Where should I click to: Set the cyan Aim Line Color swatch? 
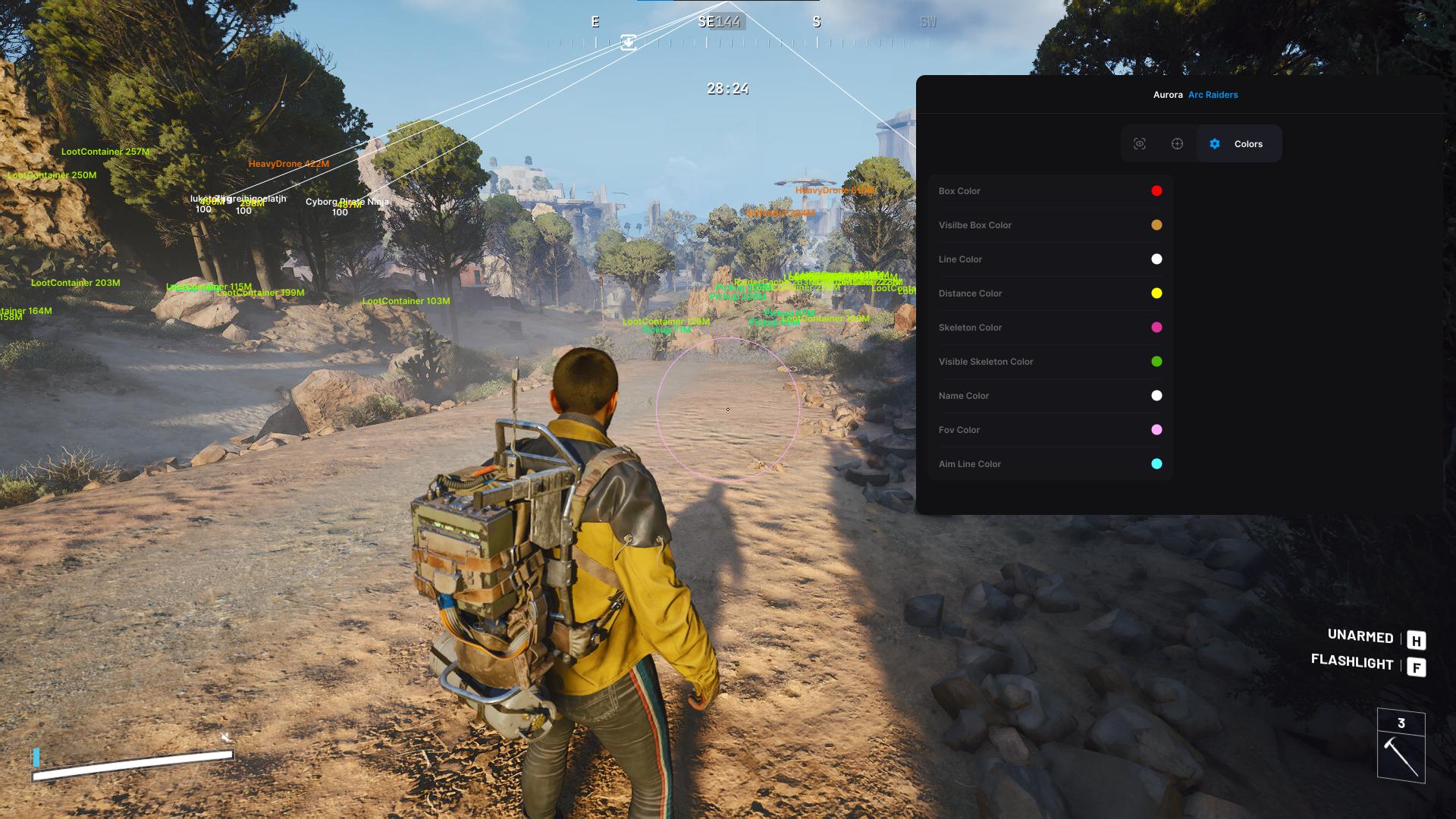1156,464
